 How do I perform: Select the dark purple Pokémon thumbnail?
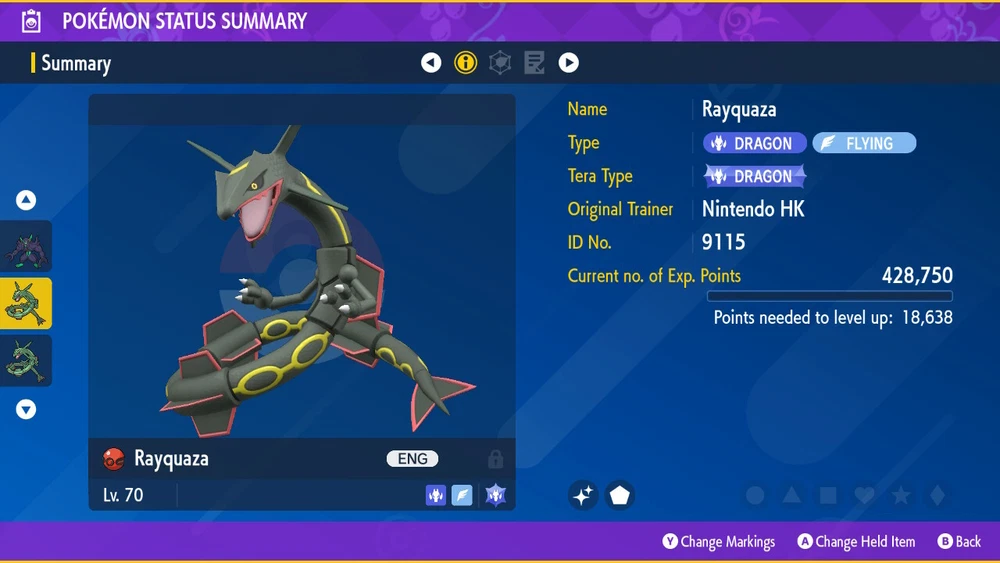pos(26,247)
